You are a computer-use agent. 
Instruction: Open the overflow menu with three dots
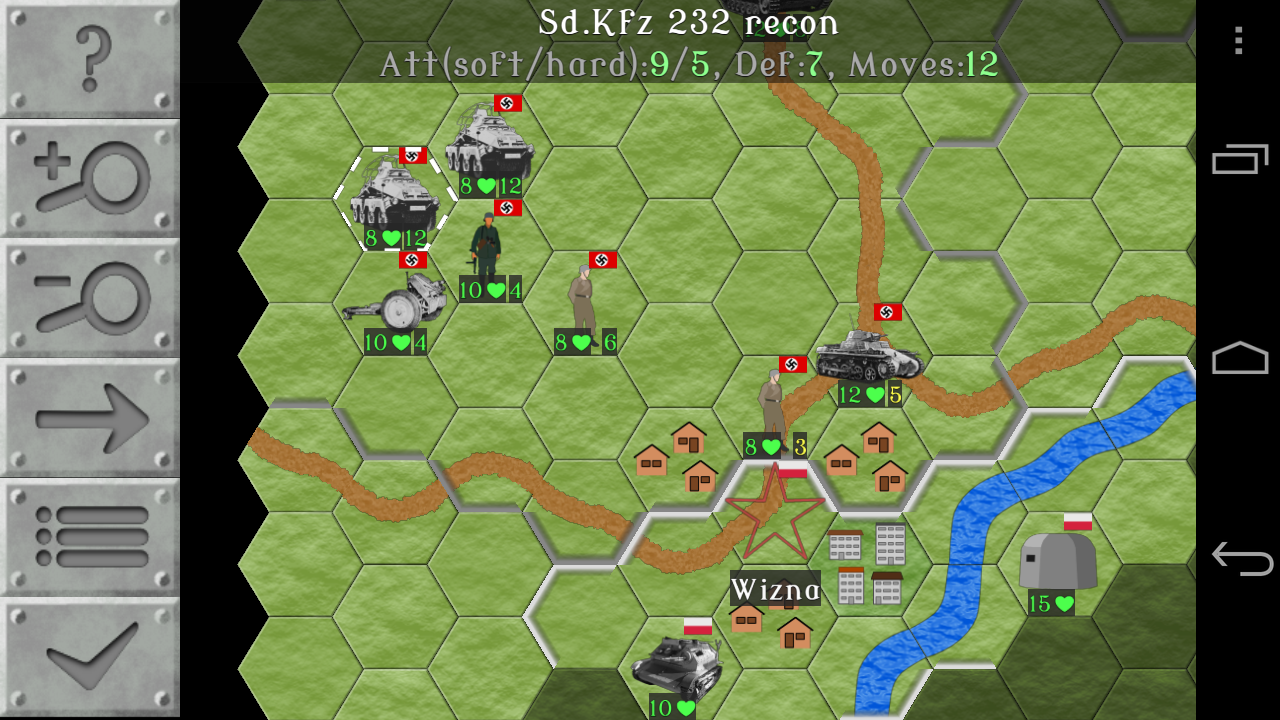[1240, 42]
